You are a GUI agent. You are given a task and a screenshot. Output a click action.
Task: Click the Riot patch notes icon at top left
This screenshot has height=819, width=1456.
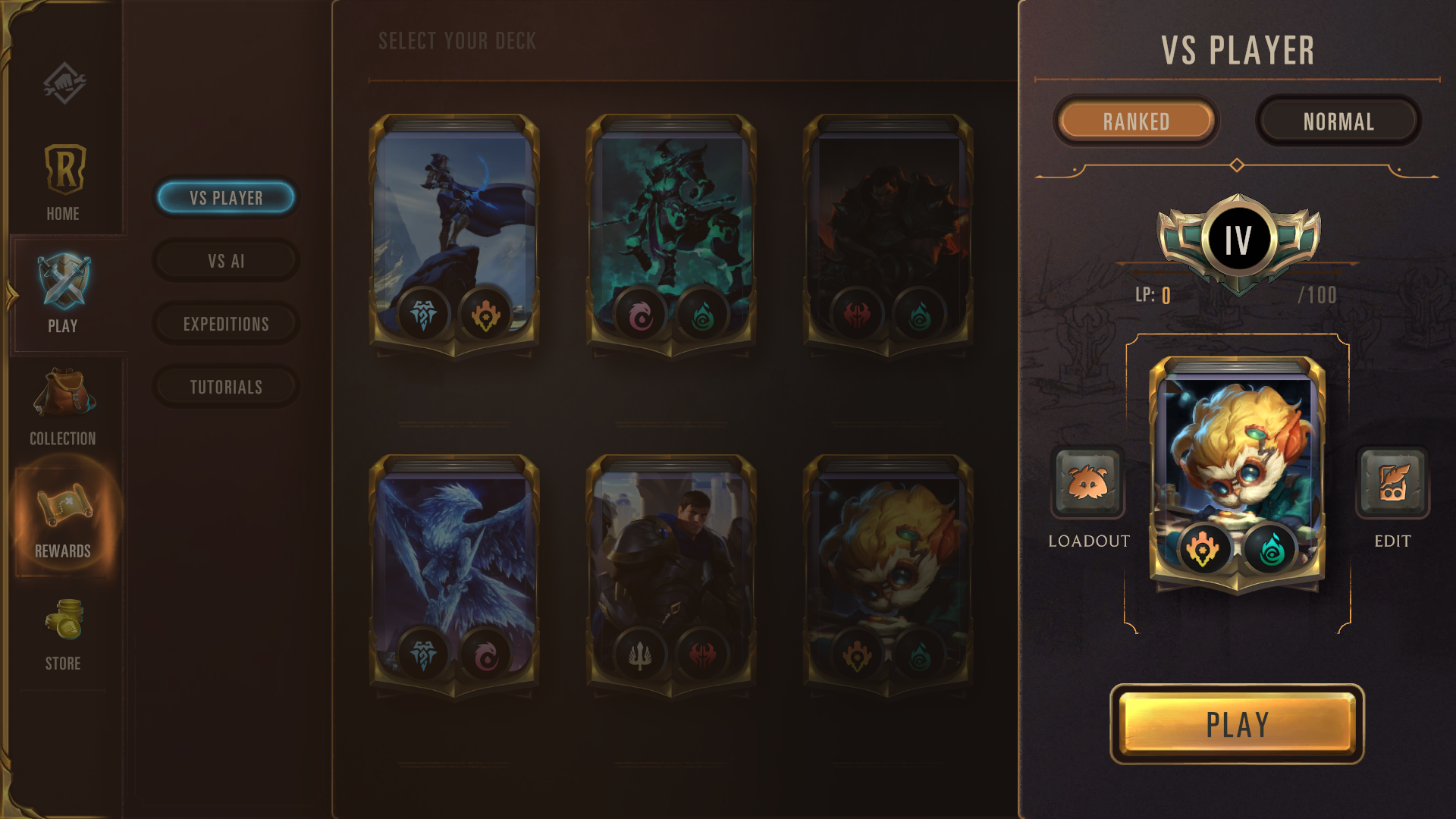[x=64, y=83]
